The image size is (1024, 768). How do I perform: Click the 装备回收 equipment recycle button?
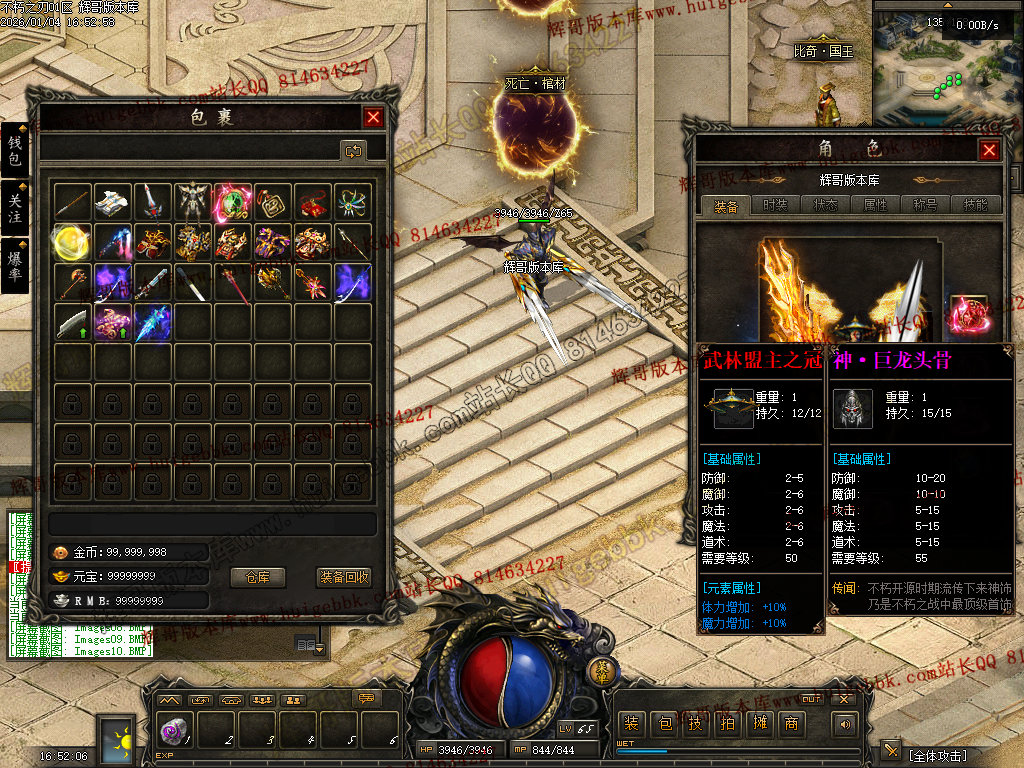coord(344,577)
